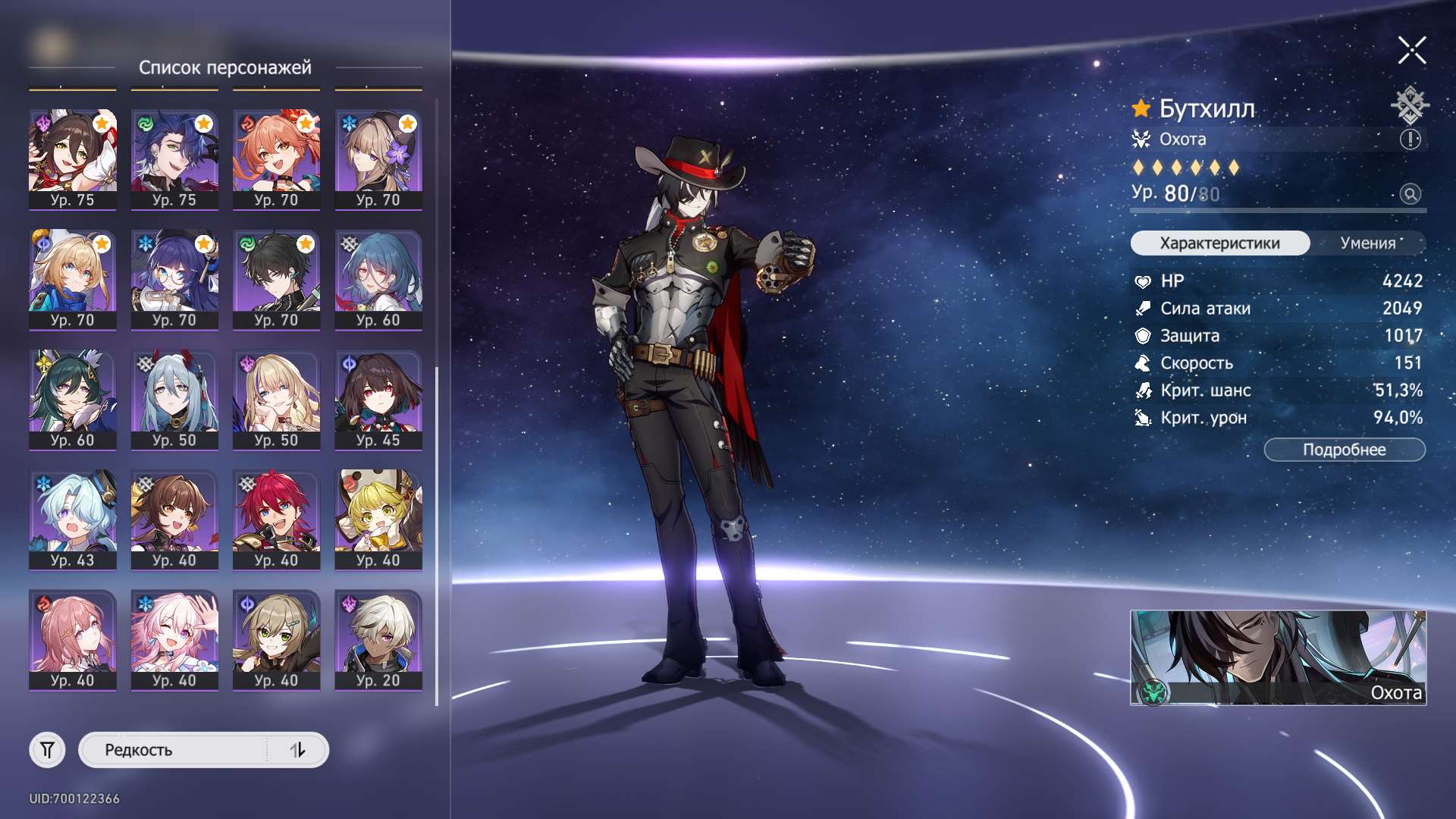Click the magnifier icon next to level
Screen dimensions: 1456x819
pyautogui.click(x=1410, y=194)
